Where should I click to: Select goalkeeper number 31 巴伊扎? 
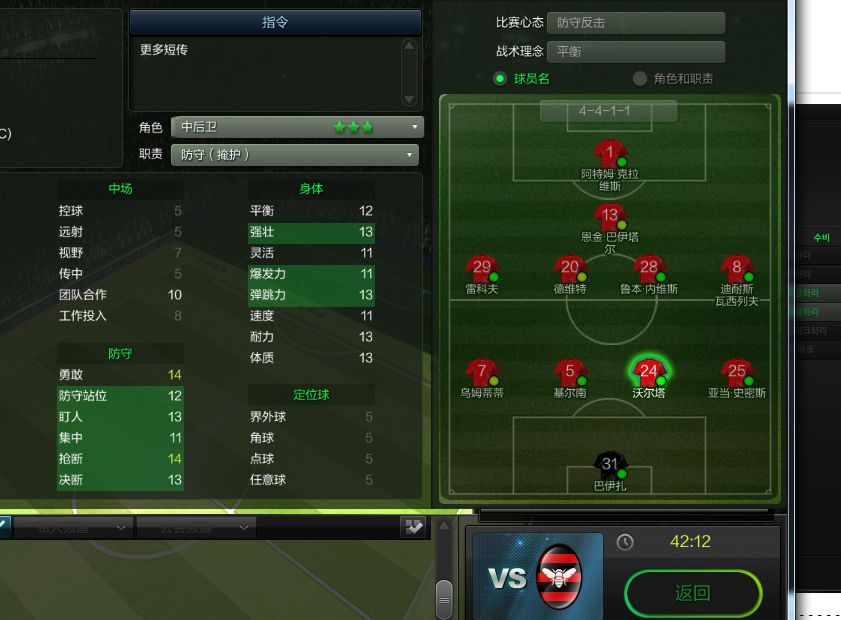click(610, 466)
